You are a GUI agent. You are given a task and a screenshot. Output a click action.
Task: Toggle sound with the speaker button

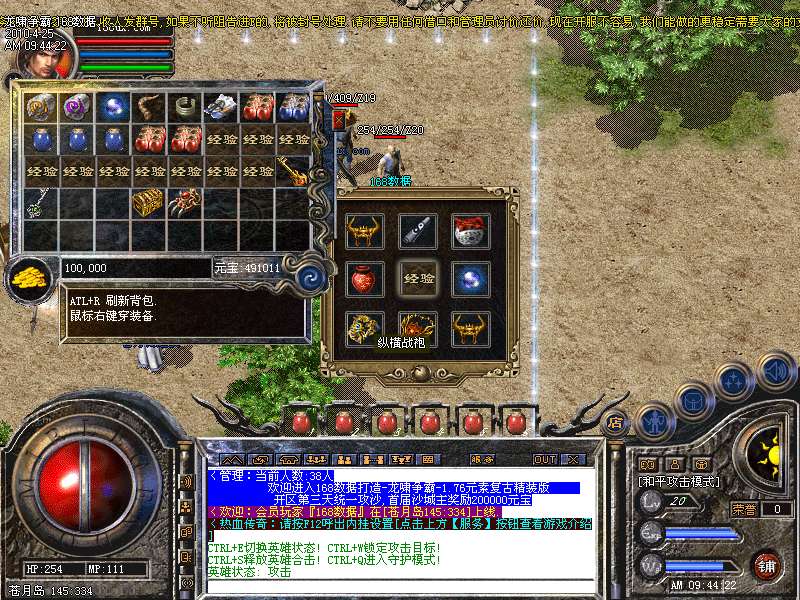coord(777,371)
